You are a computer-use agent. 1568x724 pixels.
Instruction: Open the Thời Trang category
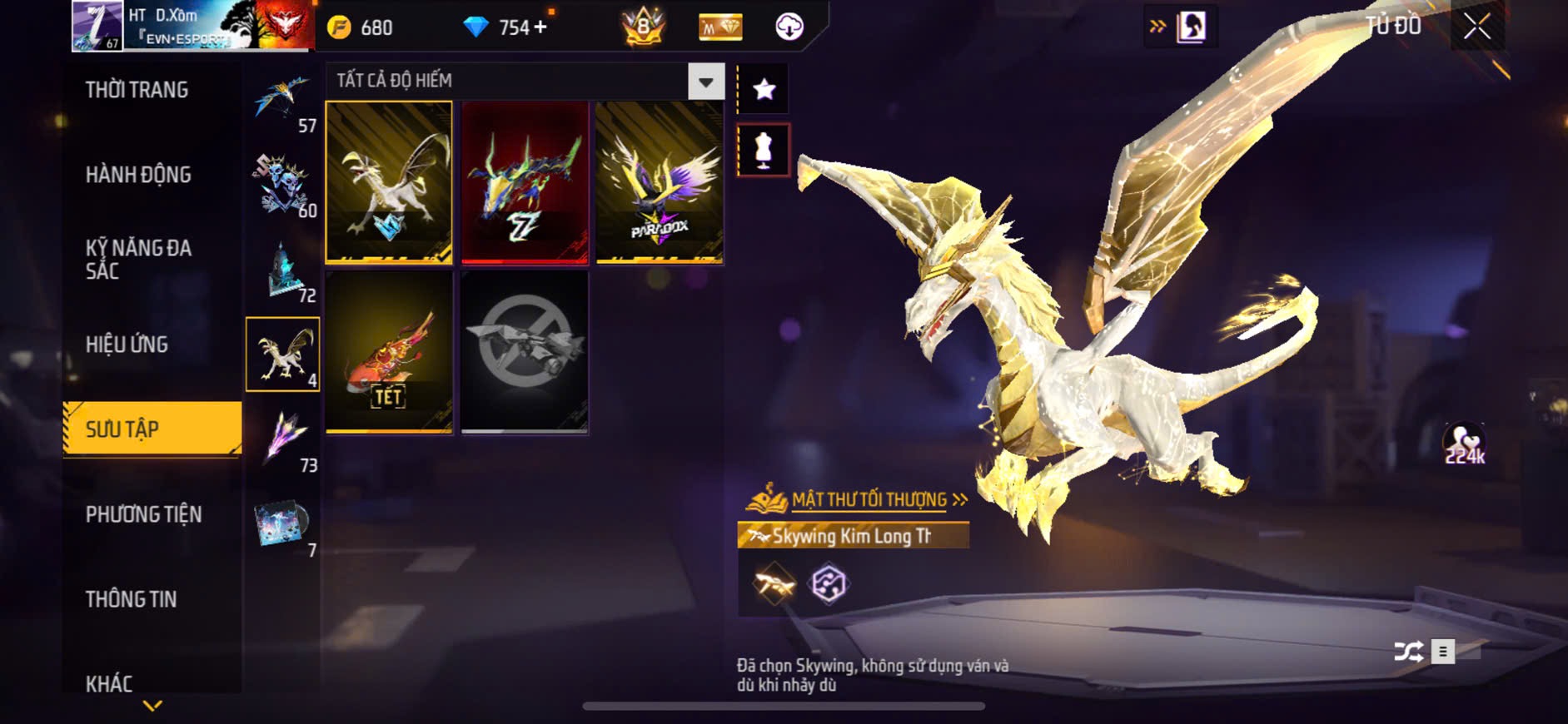(137, 90)
